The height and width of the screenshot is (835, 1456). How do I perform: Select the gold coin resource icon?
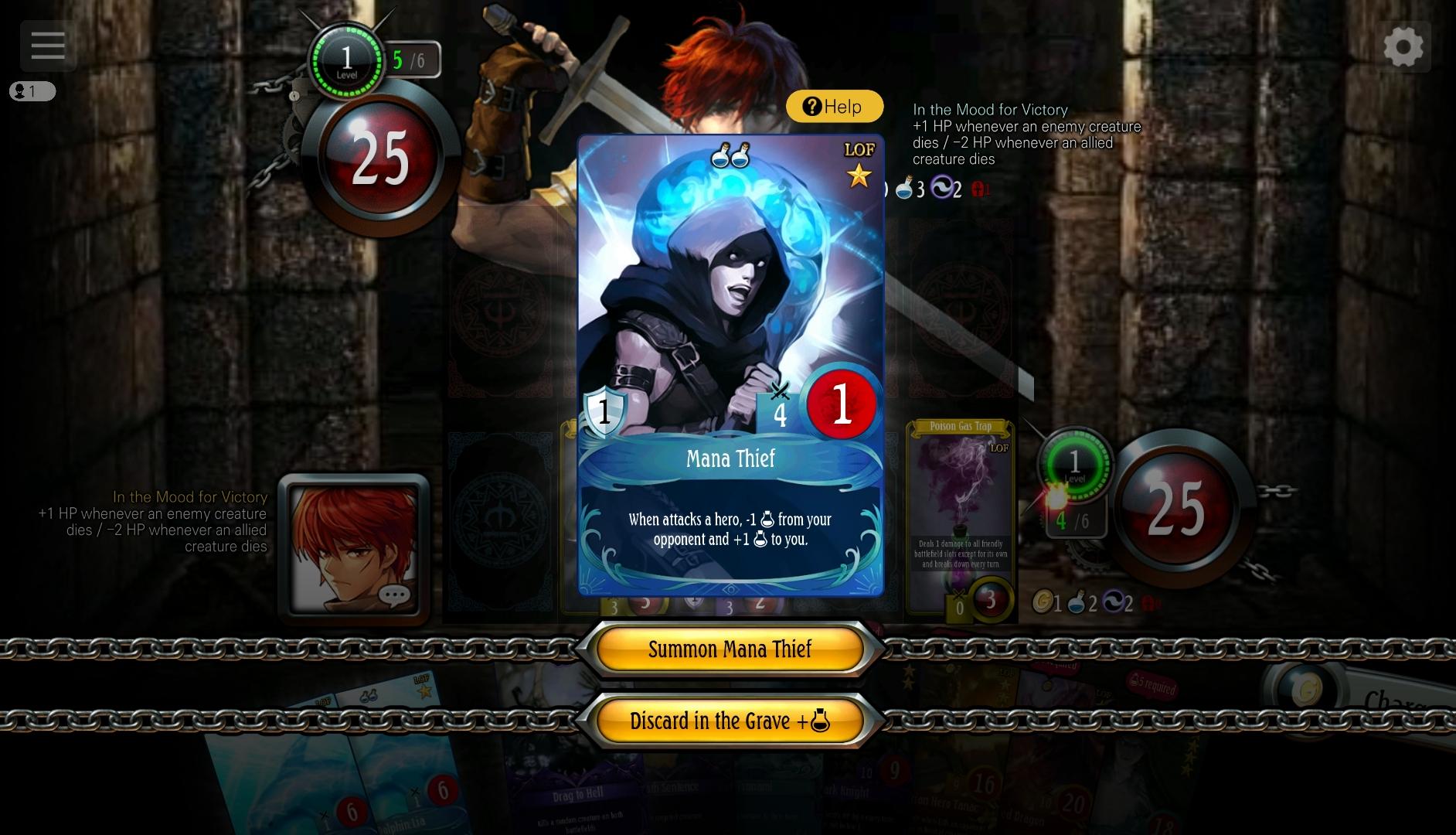1043,602
